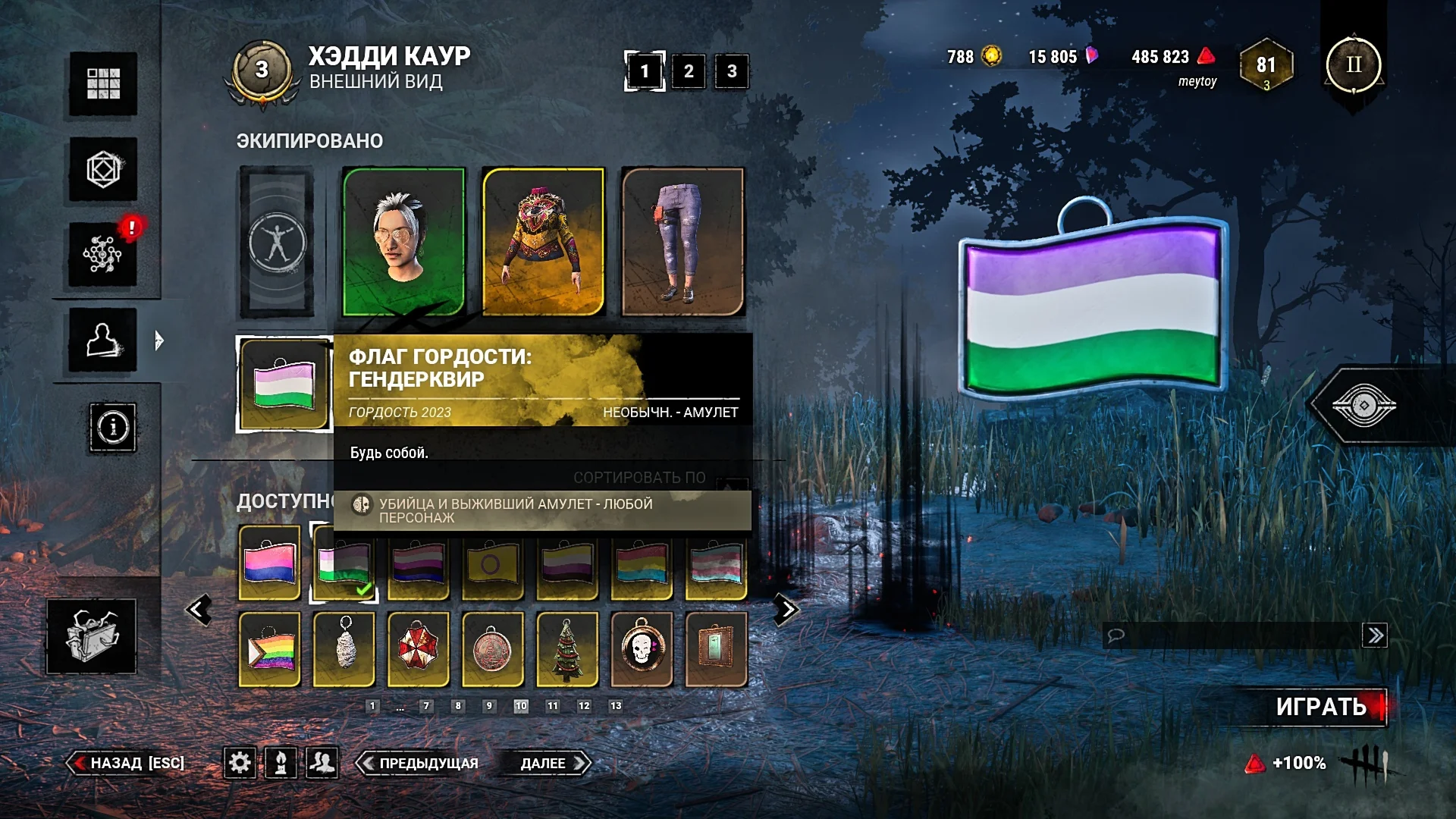The height and width of the screenshot is (819, 1456).
Task: Open the bloodweb icon with red alert
Action: [x=102, y=253]
